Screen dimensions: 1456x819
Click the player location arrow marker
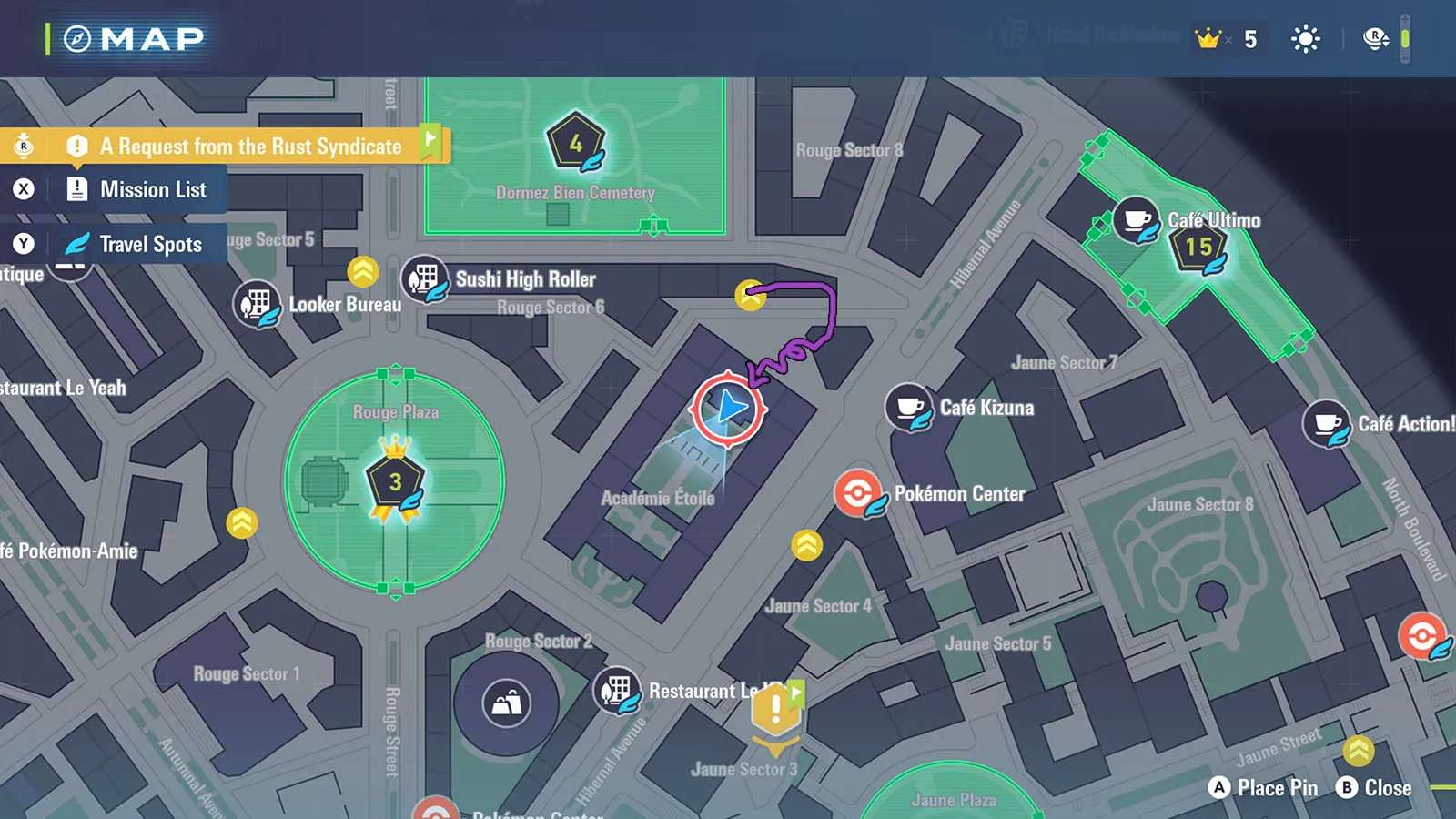(728, 409)
